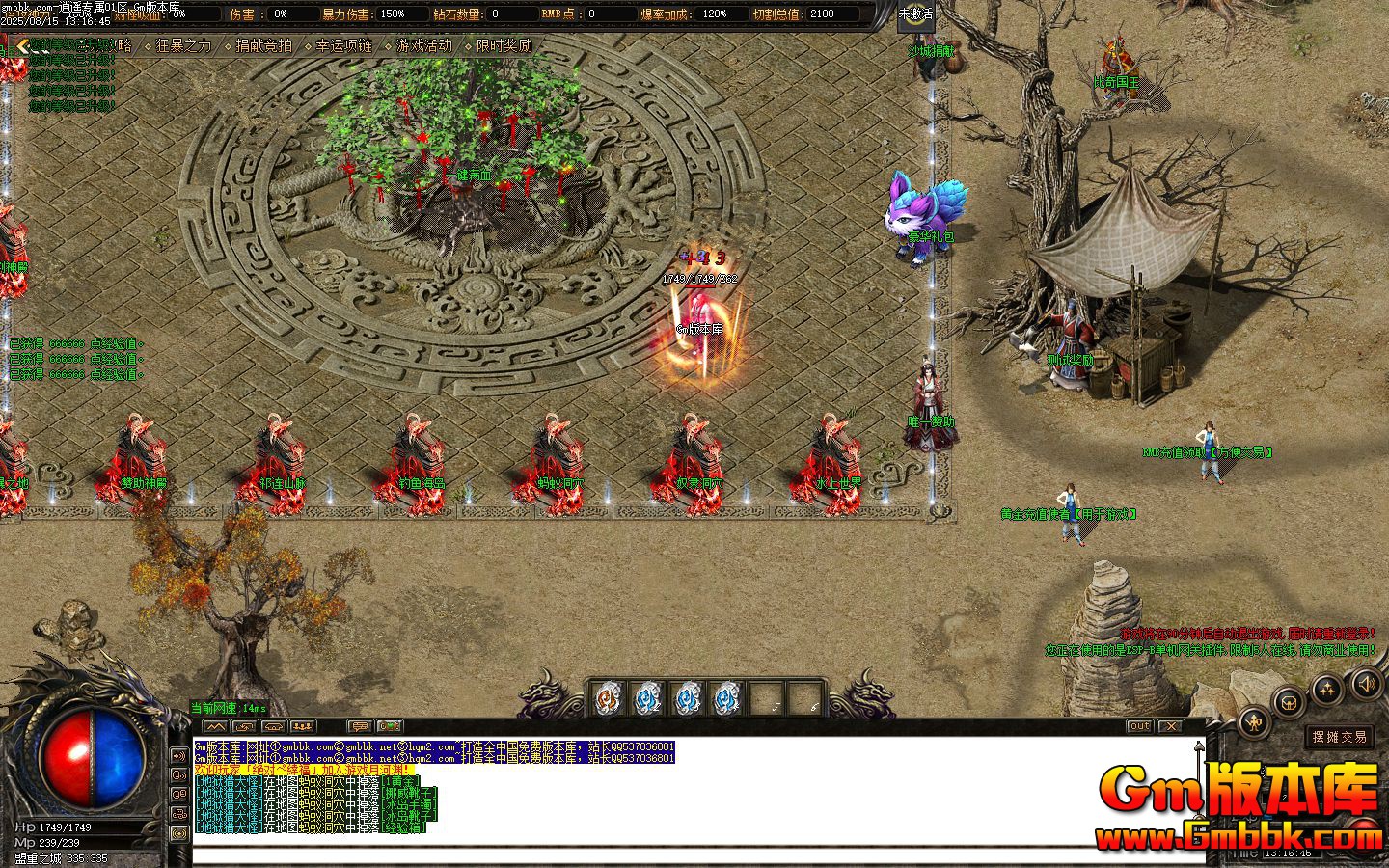Open the group members button above chat

303,726
